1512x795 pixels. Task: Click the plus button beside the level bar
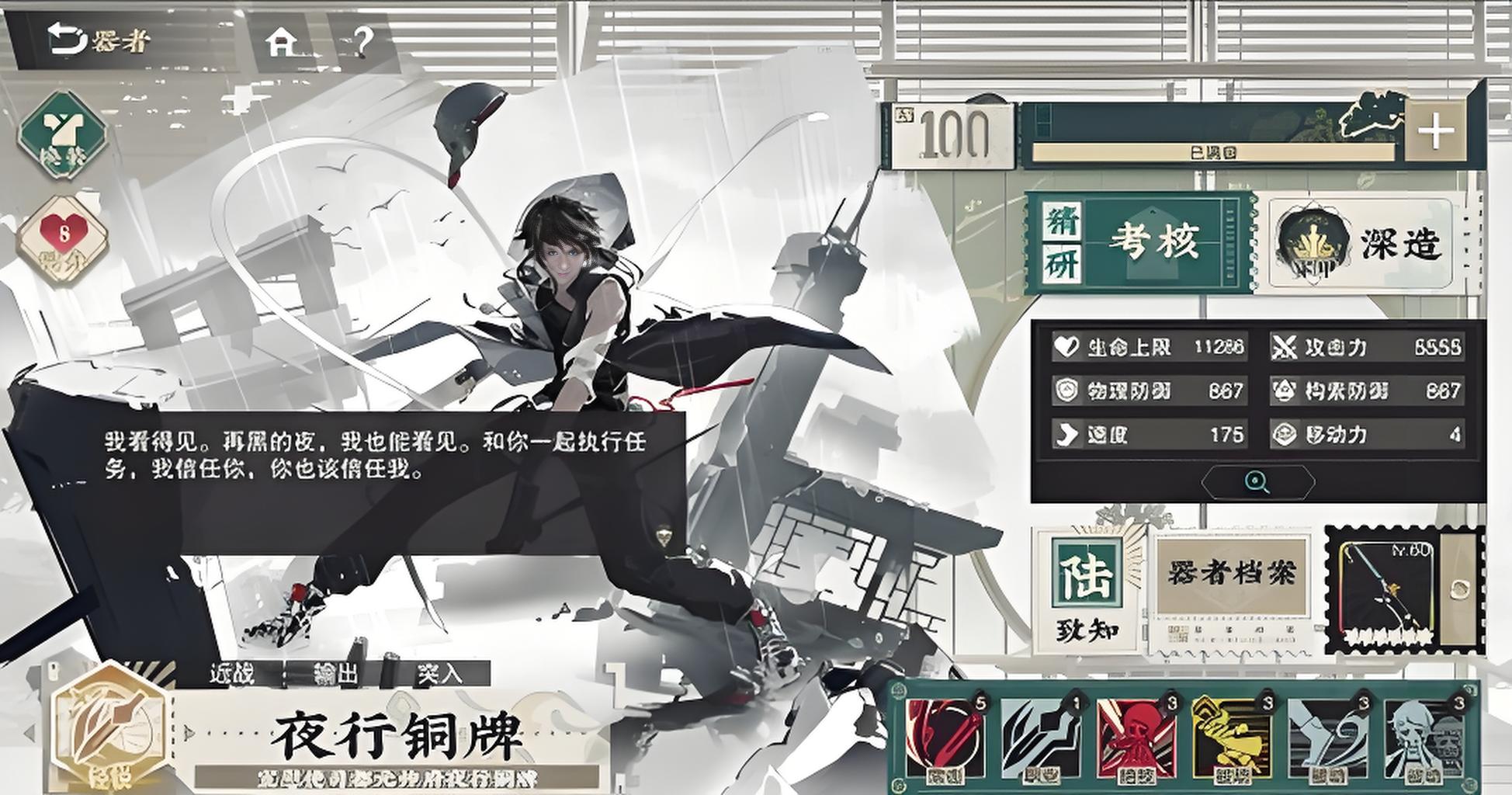(1435, 131)
